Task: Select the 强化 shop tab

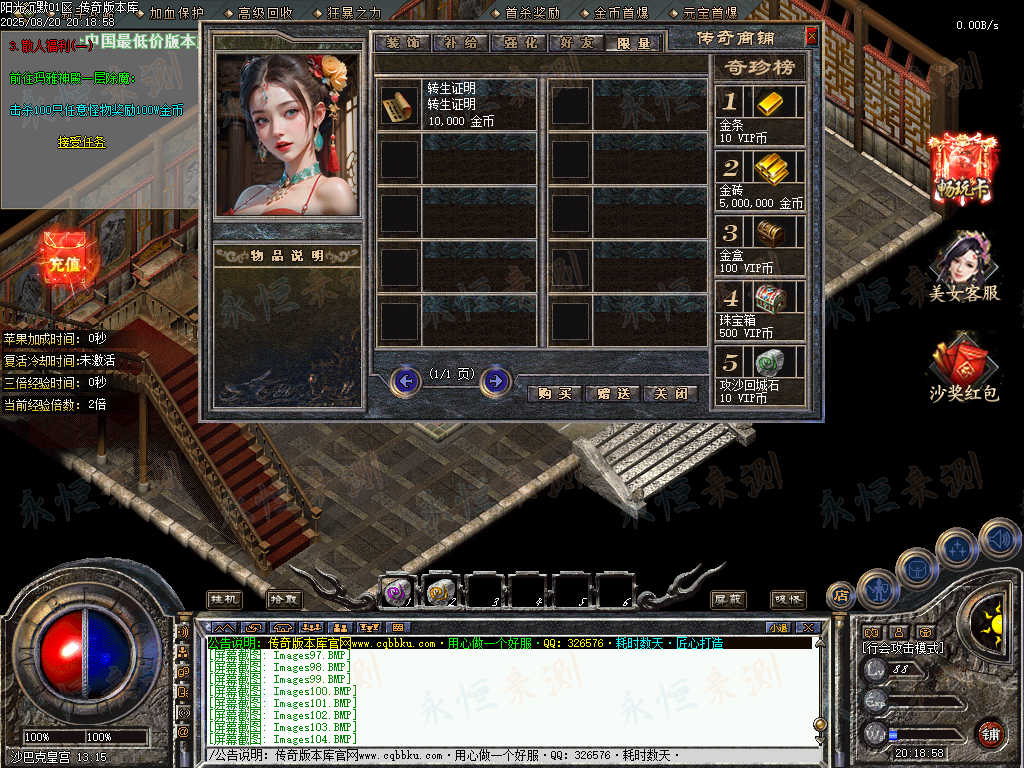Action: [518, 43]
